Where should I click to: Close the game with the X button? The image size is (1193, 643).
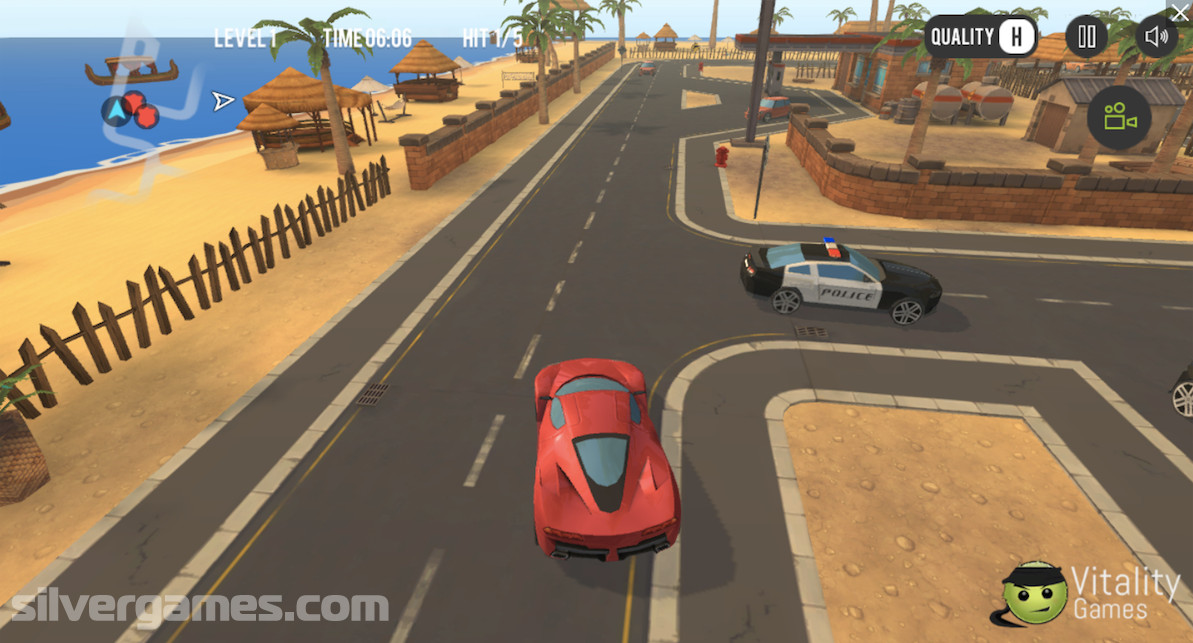point(1180,12)
